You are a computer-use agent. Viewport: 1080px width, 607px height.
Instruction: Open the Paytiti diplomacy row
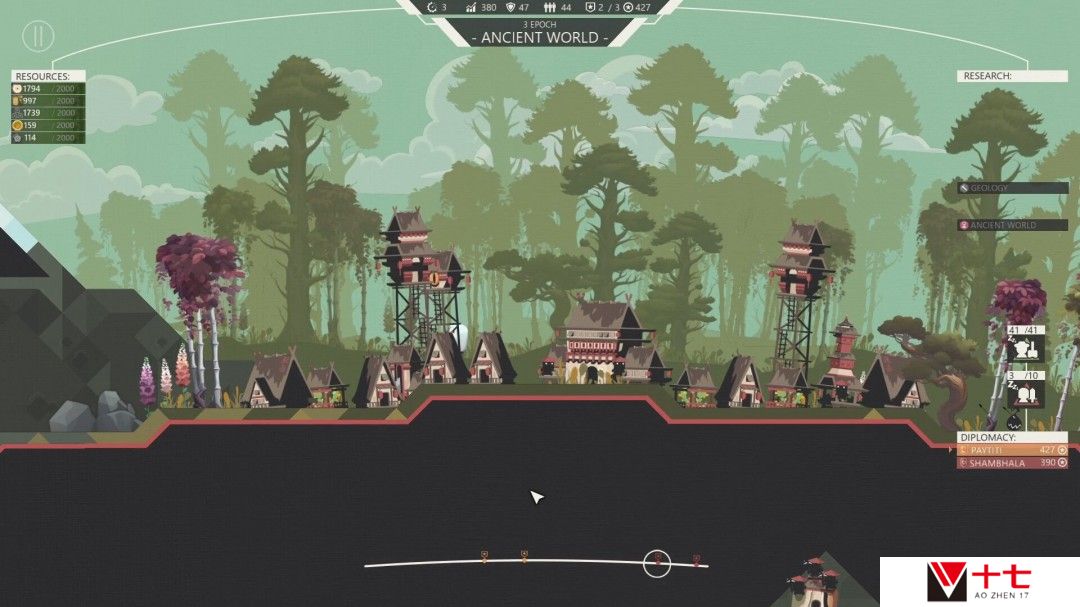pyautogui.click(x=1011, y=450)
